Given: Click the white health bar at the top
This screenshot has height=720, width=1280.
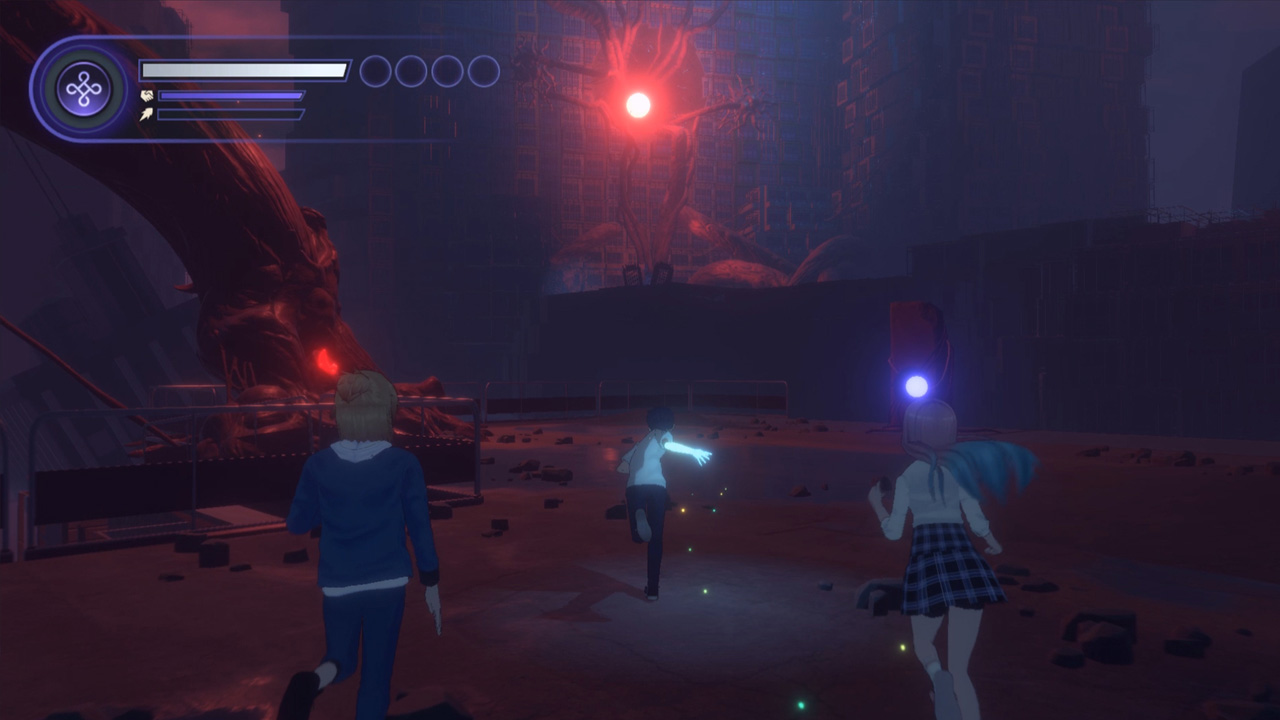Looking at the screenshot, I should pos(243,69).
